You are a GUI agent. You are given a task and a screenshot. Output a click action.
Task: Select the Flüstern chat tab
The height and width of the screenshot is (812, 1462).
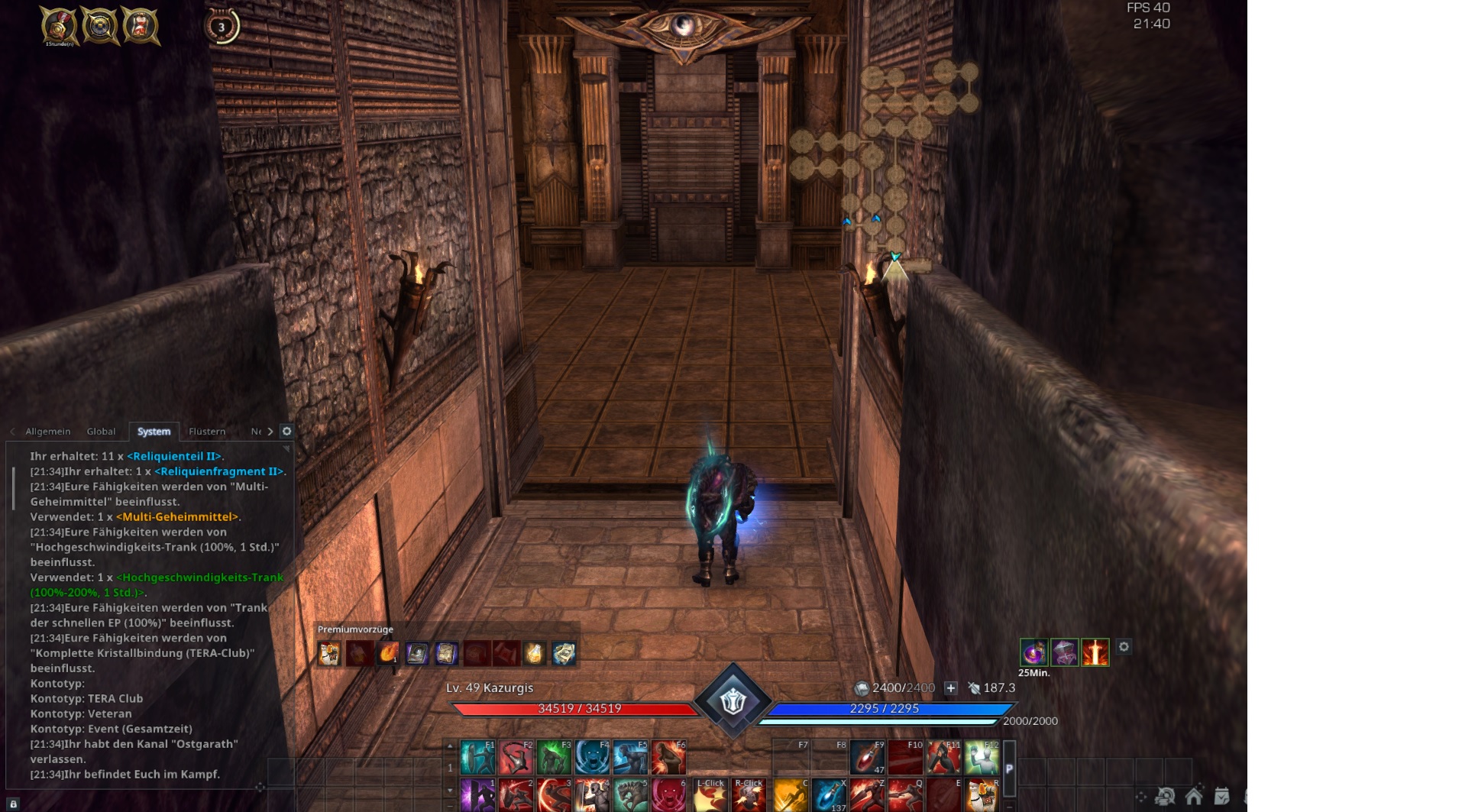207,432
